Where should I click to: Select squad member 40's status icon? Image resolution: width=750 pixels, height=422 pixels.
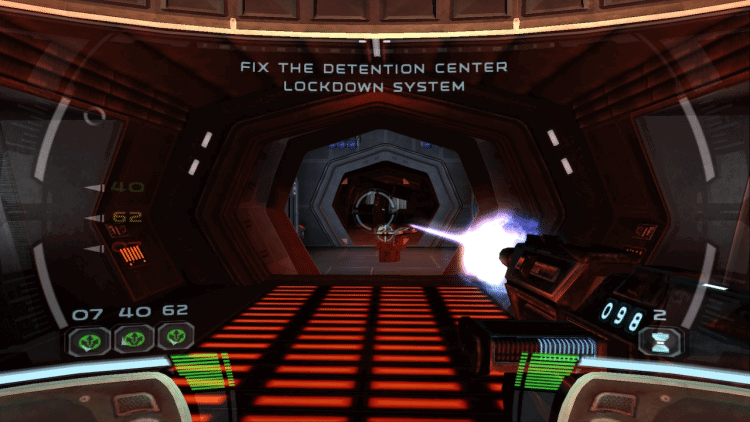pos(133,338)
